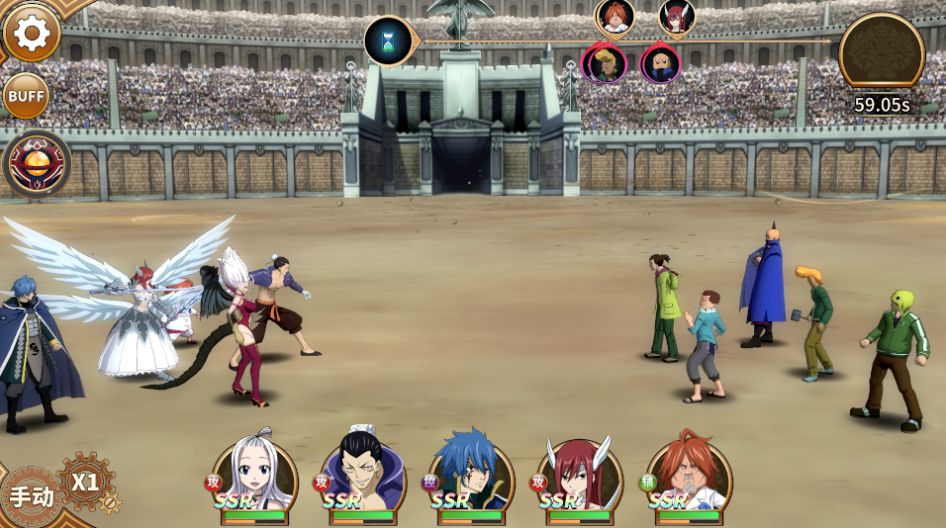Viewport: 946px width, 528px height.
Task: Show the BUFF list
Action: (x=26, y=96)
